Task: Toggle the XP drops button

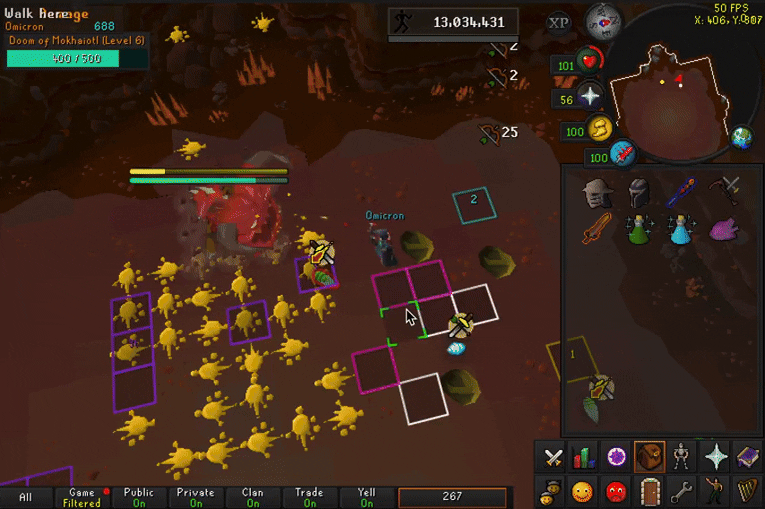Action: (x=559, y=22)
